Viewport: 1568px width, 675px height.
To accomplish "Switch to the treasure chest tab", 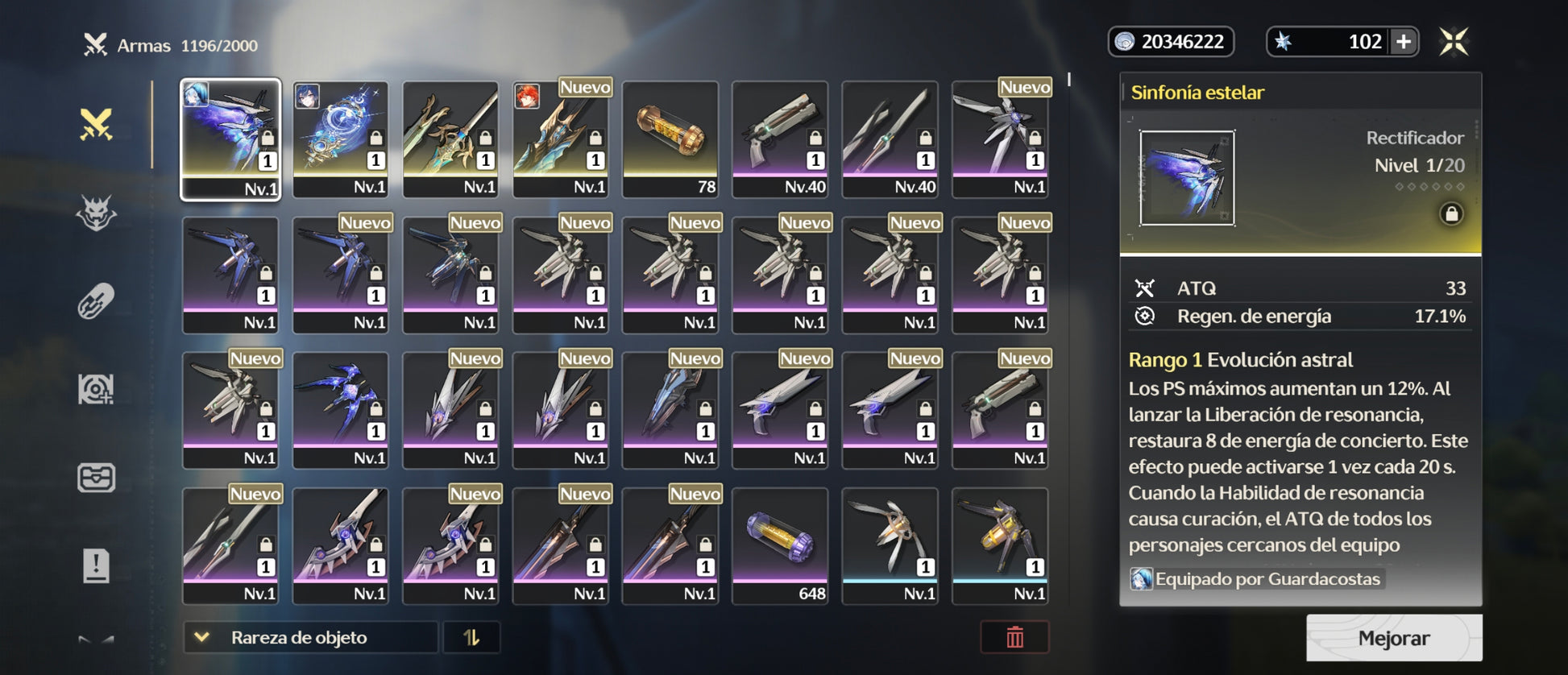I will pyautogui.click(x=96, y=477).
